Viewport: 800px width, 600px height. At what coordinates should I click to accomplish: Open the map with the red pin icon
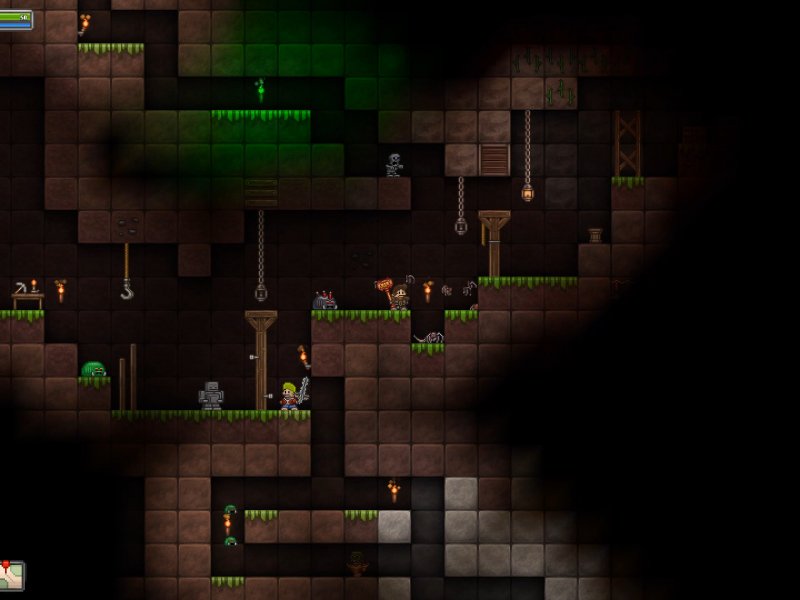click(x=11, y=575)
